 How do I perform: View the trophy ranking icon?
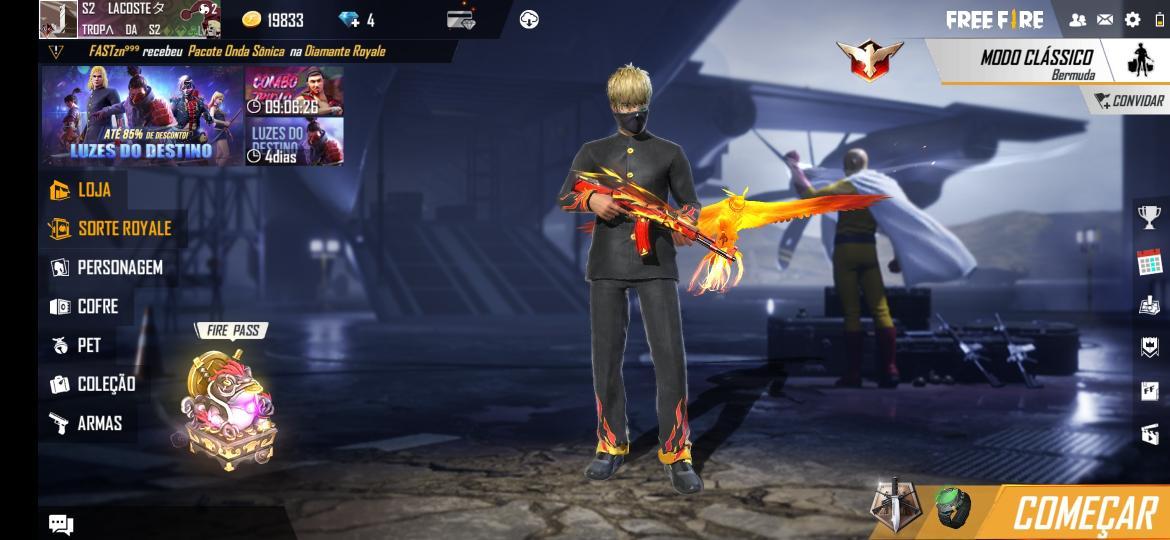pyautogui.click(x=1149, y=216)
